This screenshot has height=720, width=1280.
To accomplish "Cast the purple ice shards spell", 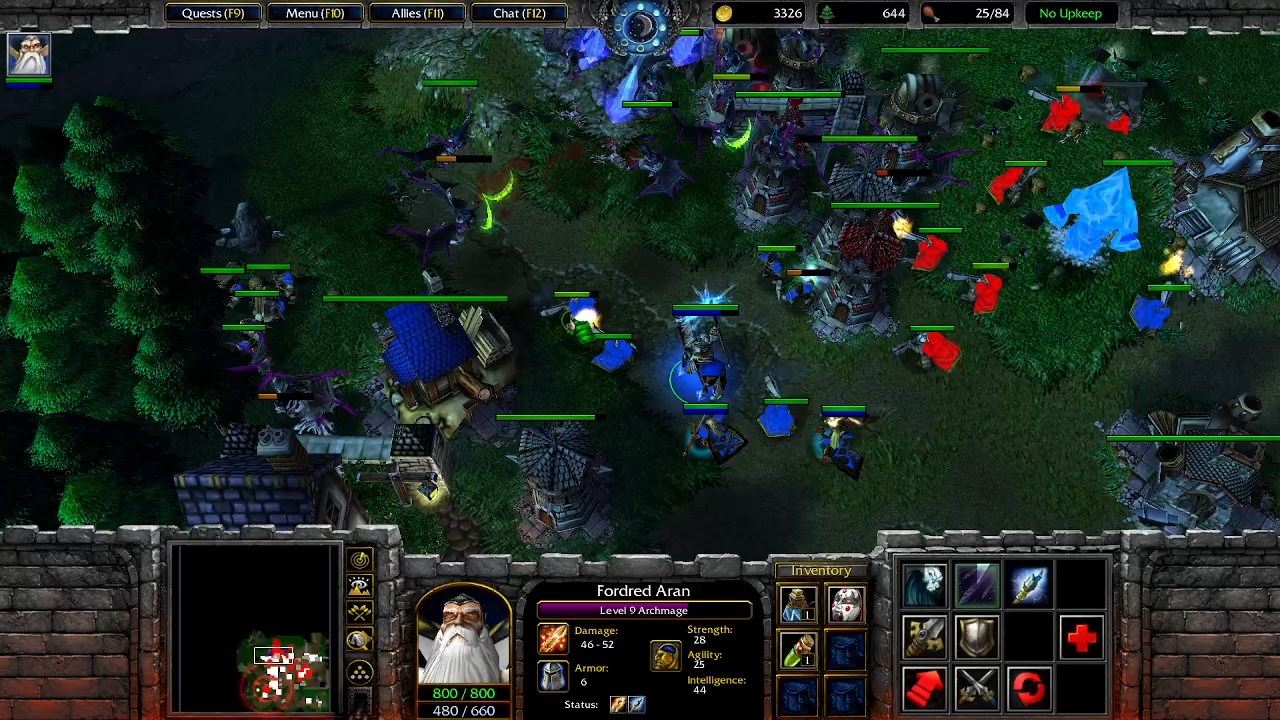I will tap(977, 586).
